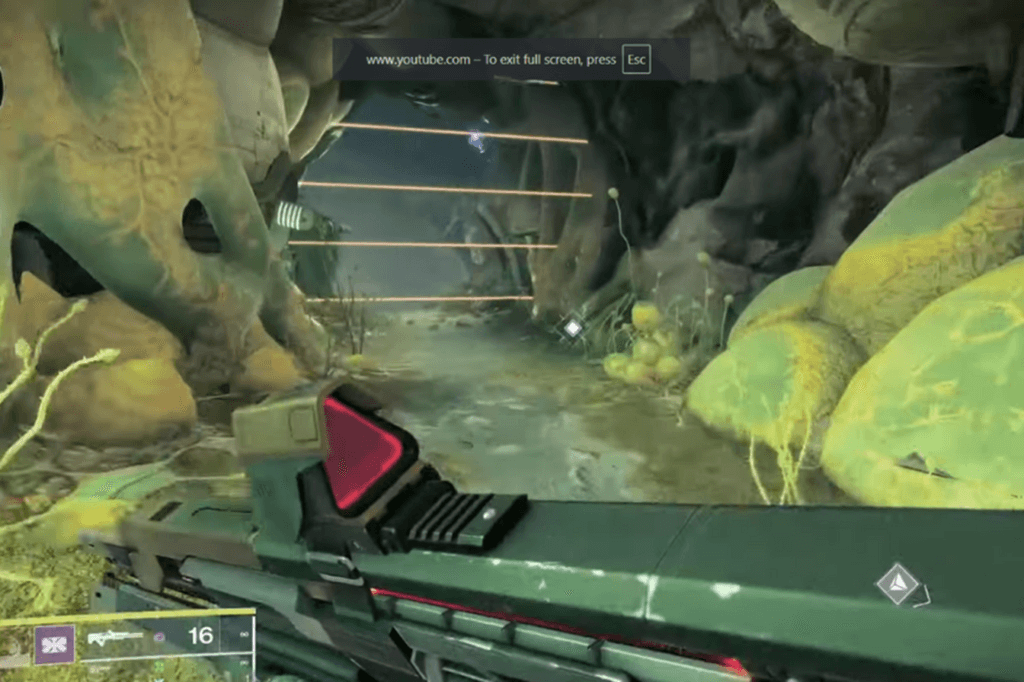Screen dimensions: 1024x682
Task: Select the white diamond waypoint marker
Action: [x=572, y=327]
